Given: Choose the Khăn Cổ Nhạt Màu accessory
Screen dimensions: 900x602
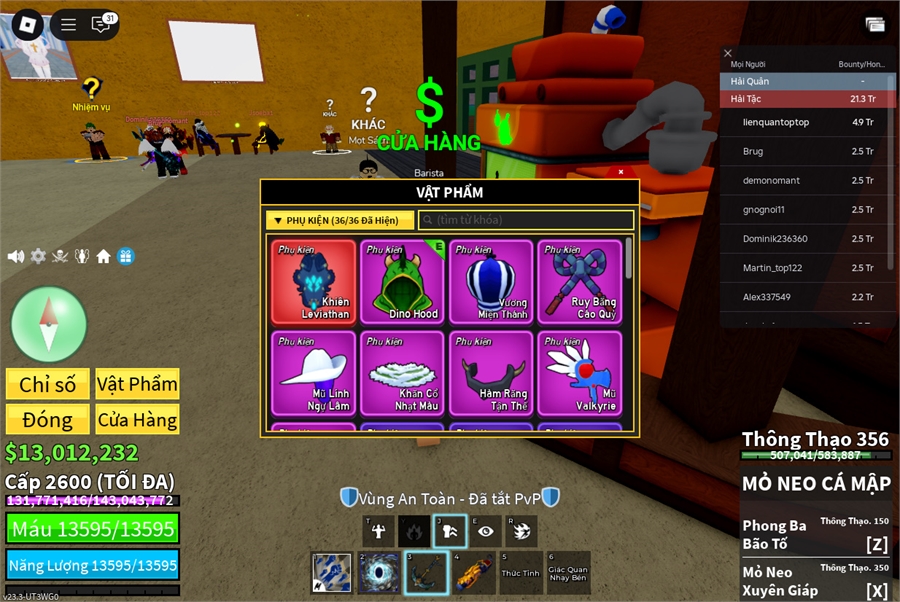Looking at the screenshot, I should tap(403, 373).
